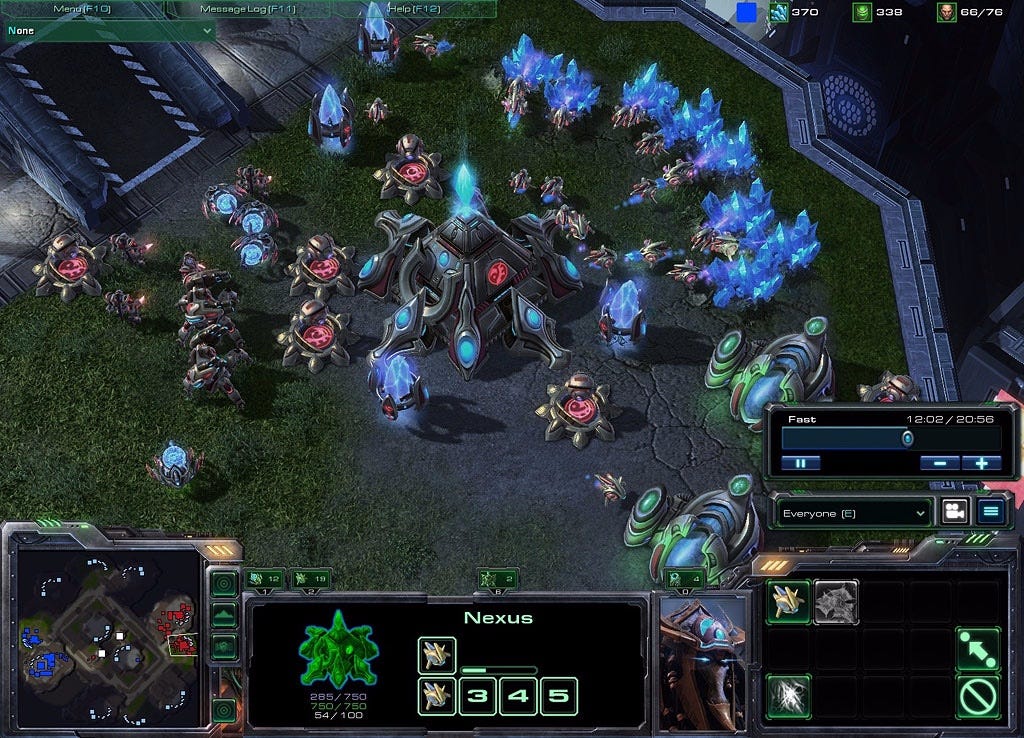Open the Message Log
Image resolution: width=1024 pixels, height=738 pixels.
[247, 9]
